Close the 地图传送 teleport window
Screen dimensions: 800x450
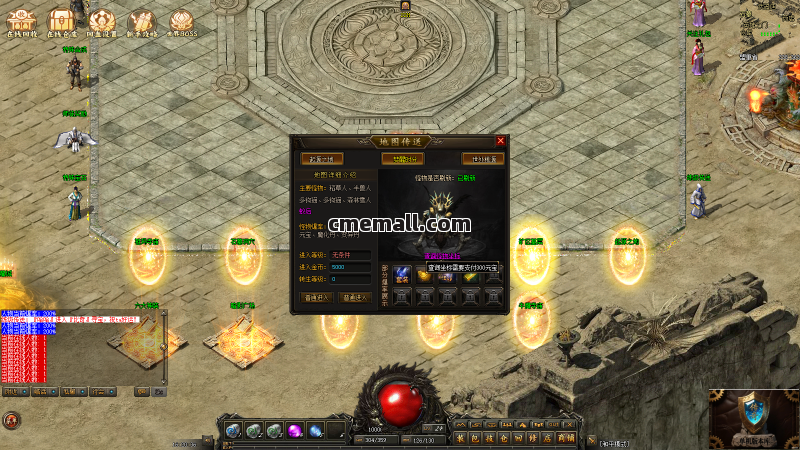point(500,141)
